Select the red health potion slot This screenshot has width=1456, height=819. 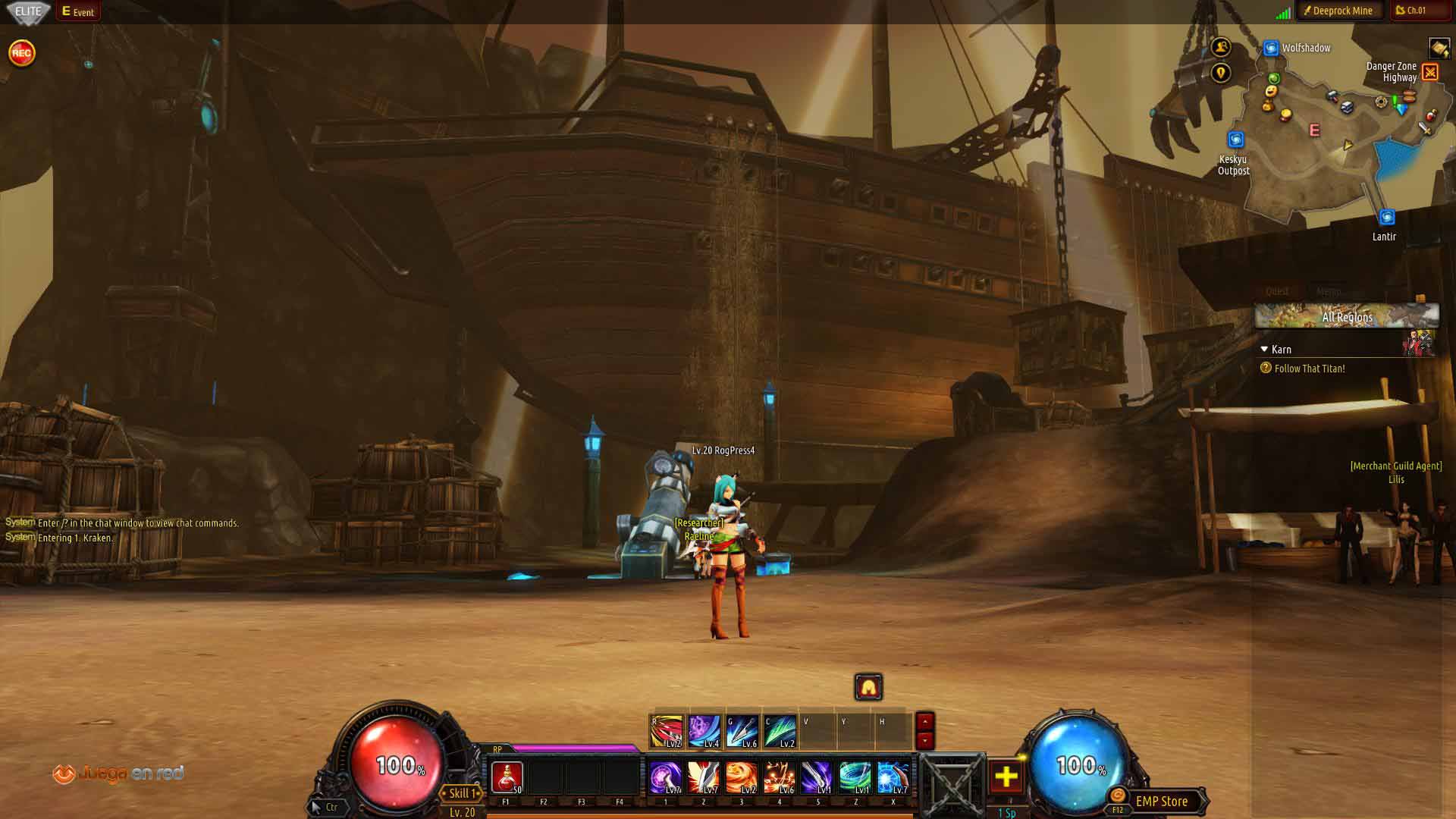(507, 777)
